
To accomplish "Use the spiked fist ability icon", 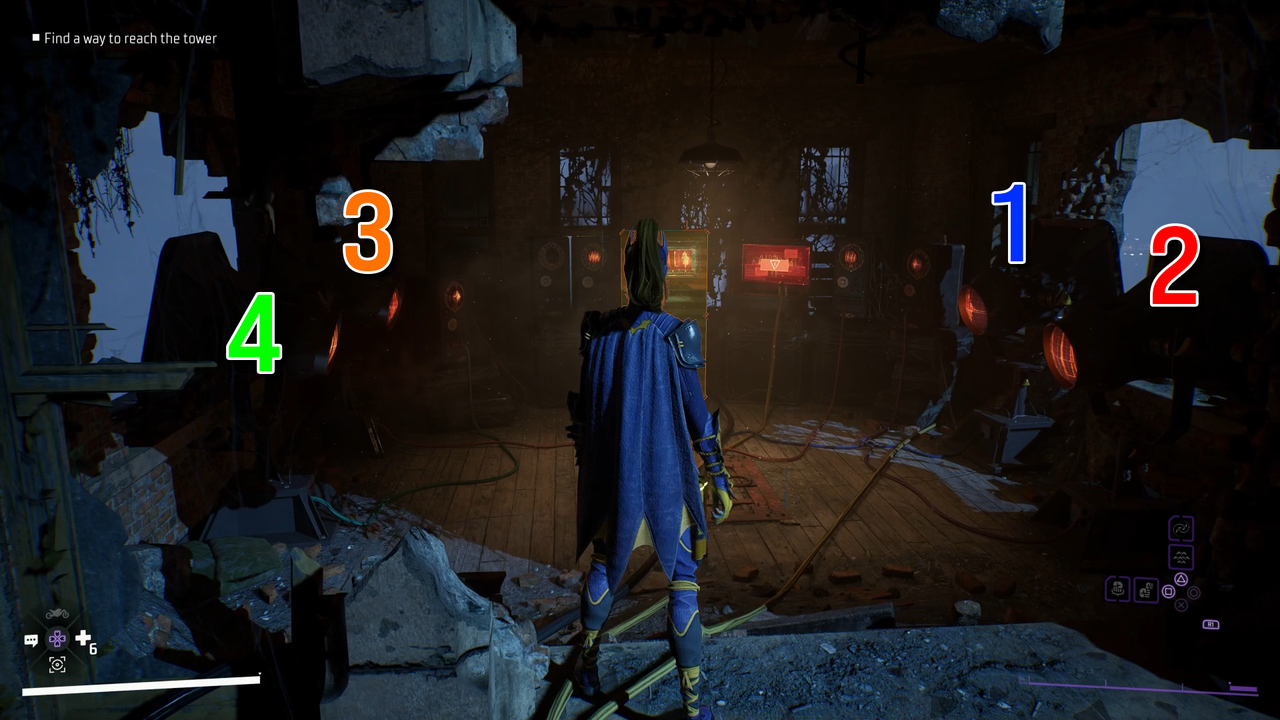I will tap(1118, 590).
